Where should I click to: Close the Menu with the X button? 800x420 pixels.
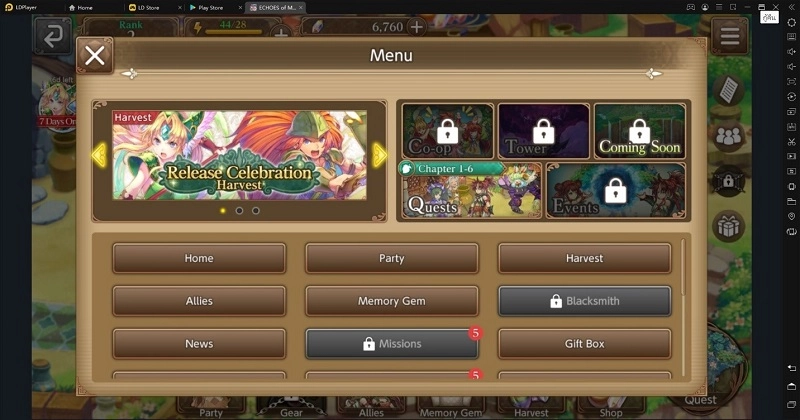point(95,56)
